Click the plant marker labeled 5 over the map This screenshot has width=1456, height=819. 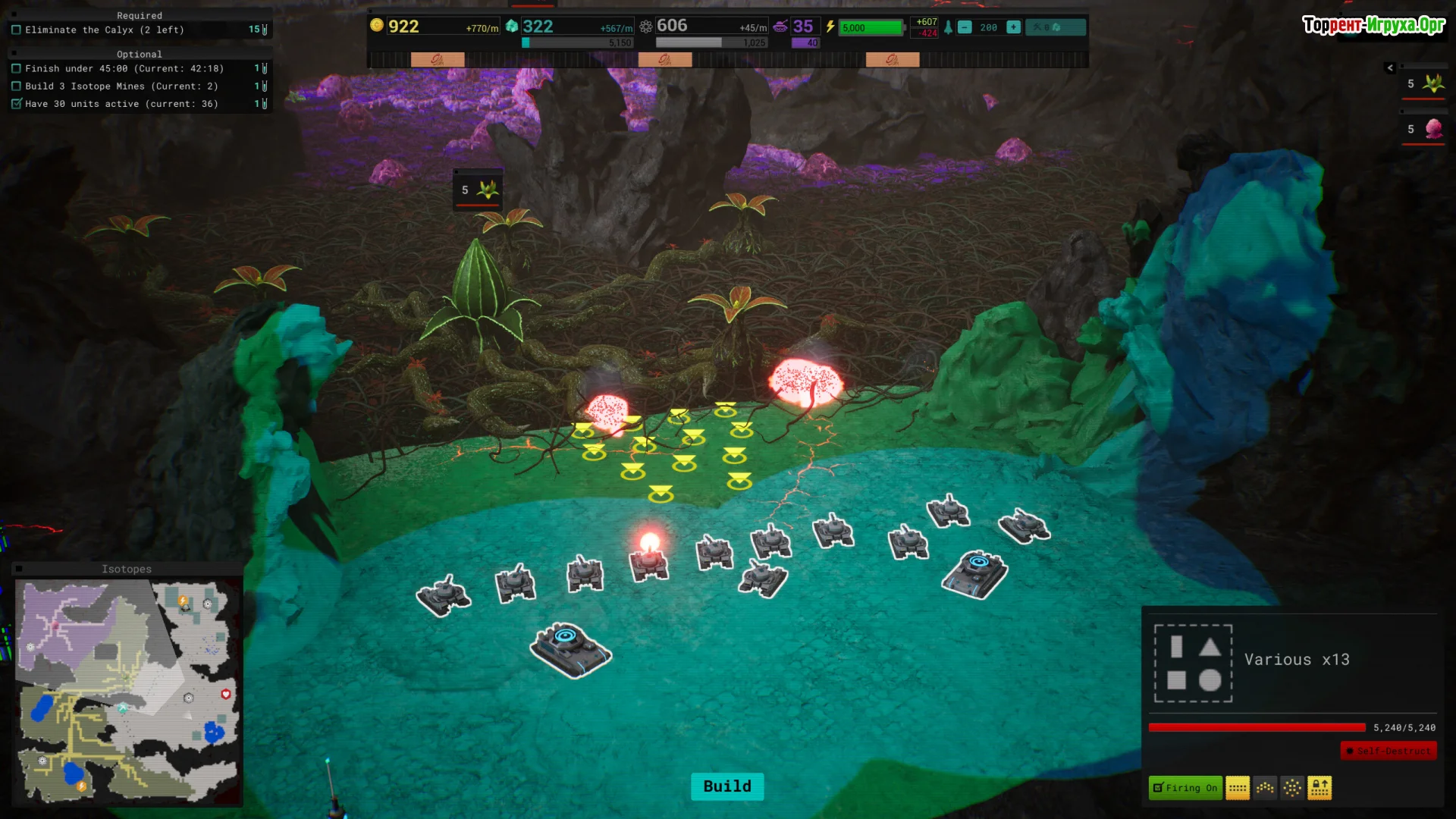(478, 190)
